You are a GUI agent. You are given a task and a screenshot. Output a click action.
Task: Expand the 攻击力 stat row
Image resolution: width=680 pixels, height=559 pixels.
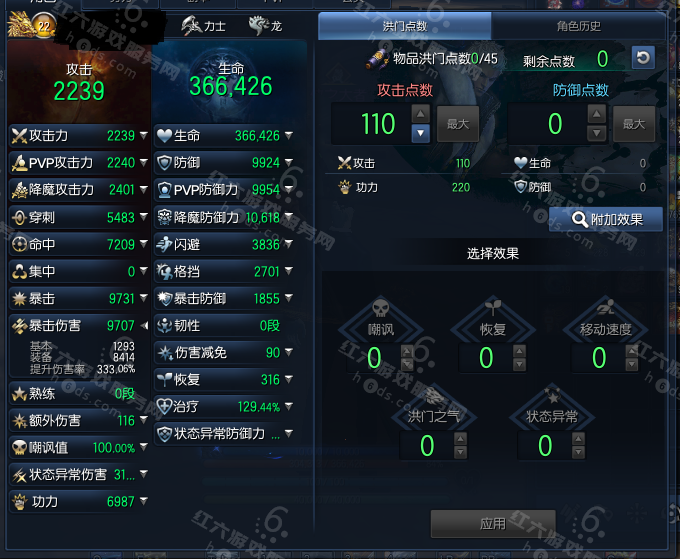point(143,136)
